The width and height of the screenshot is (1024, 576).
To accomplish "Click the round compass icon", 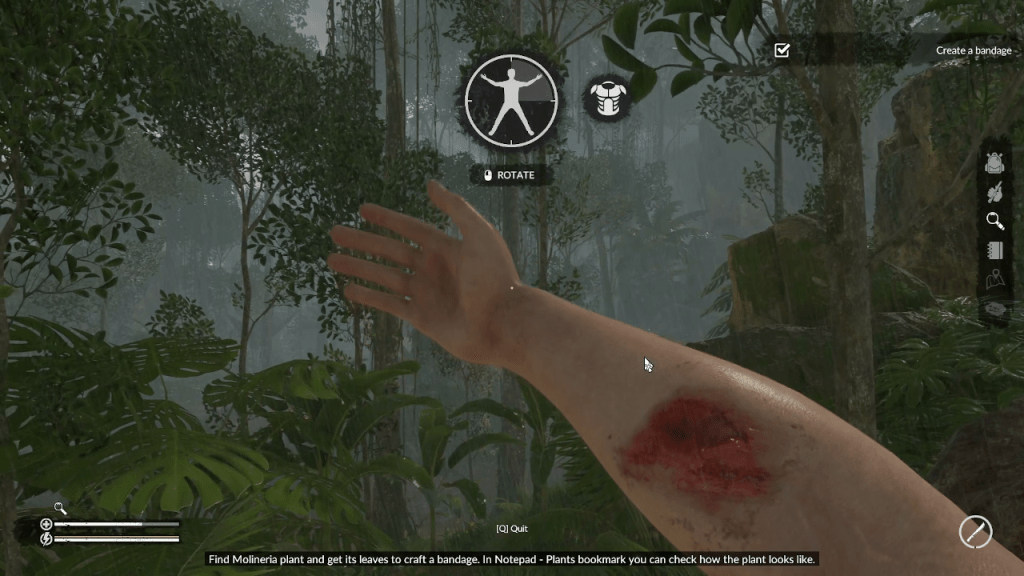I will click(975, 532).
